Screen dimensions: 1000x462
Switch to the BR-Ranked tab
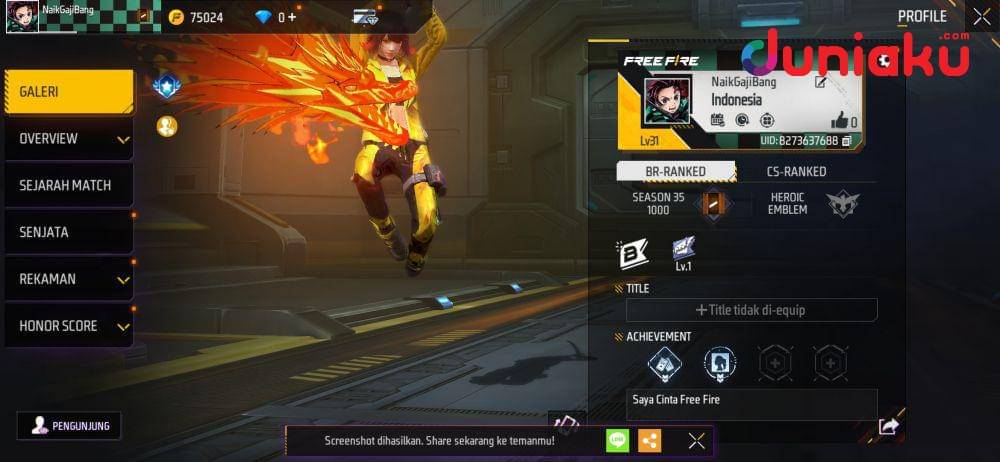pos(675,171)
